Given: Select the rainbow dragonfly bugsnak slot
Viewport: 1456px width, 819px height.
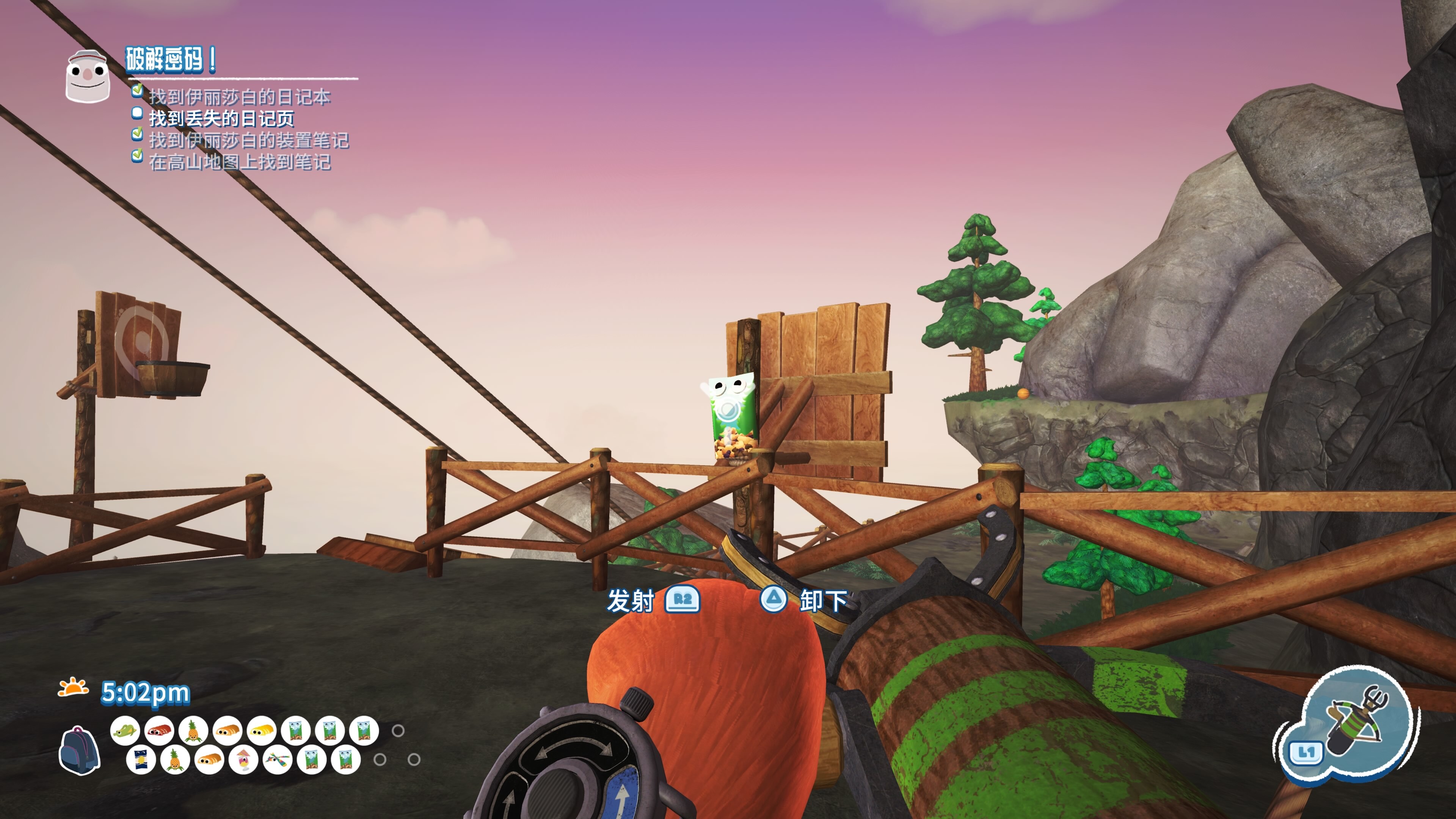Looking at the screenshot, I should (x=277, y=760).
